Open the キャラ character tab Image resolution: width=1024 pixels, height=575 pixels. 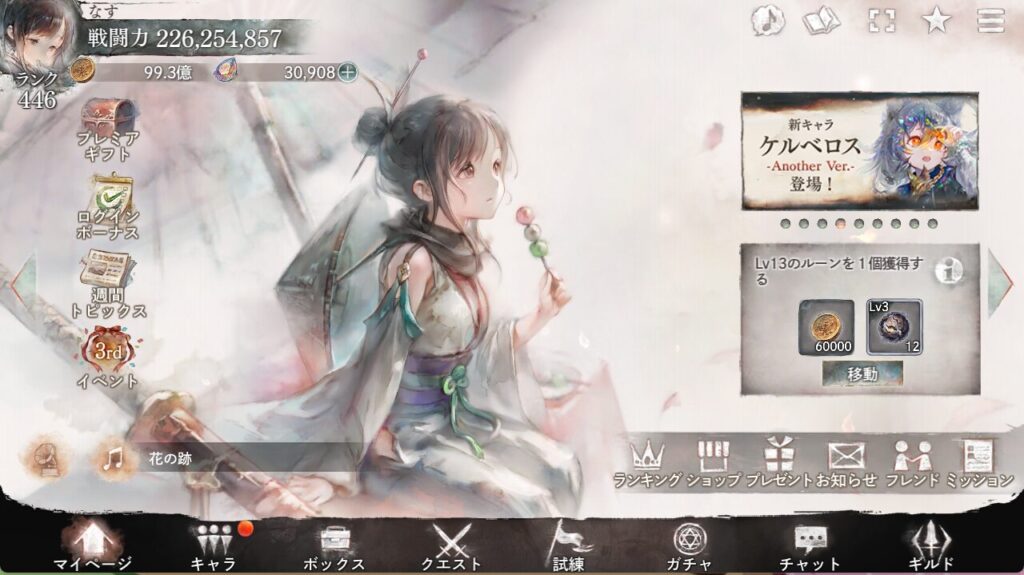point(215,545)
